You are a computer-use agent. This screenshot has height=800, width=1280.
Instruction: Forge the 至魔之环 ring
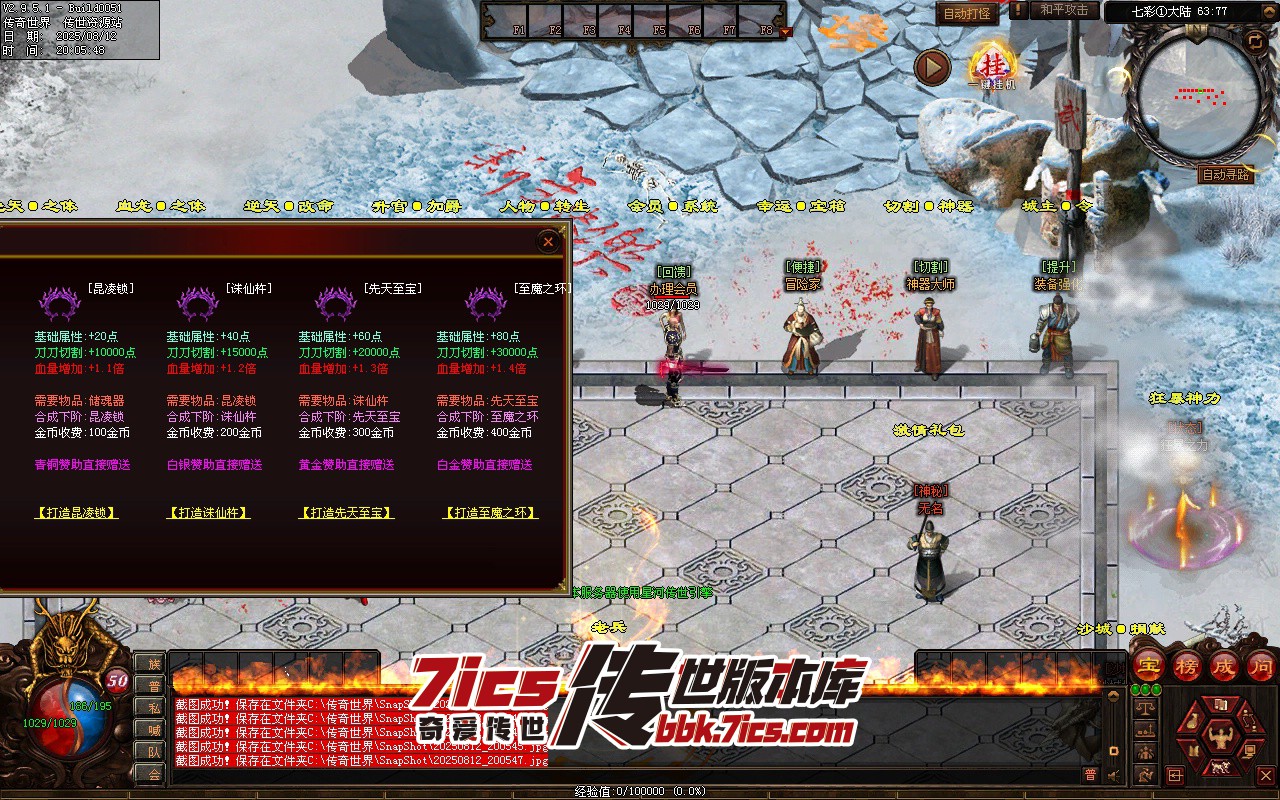(x=490, y=513)
